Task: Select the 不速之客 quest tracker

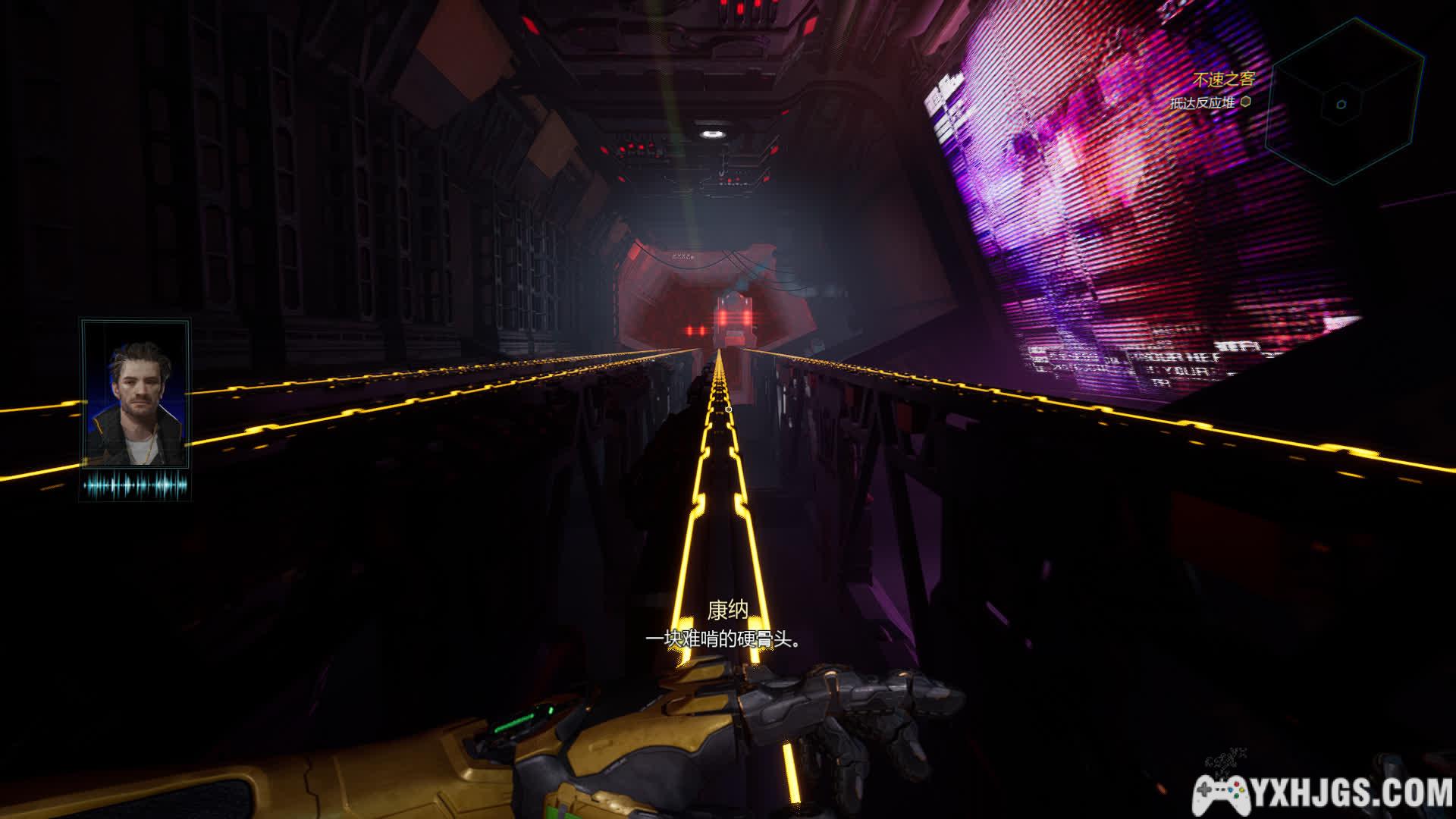Action: point(1223,79)
